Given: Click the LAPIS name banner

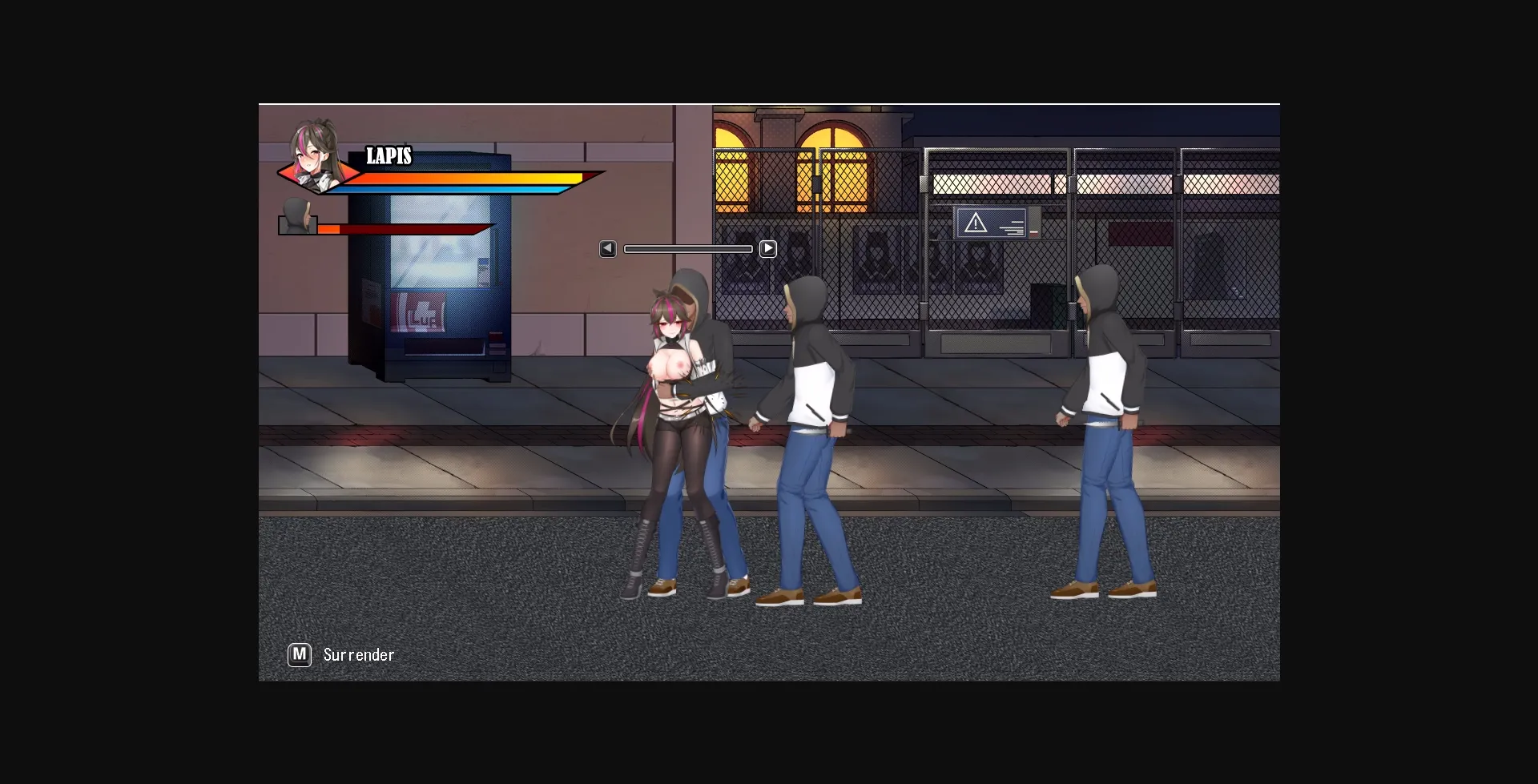Looking at the screenshot, I should click(x=389, y=157).
